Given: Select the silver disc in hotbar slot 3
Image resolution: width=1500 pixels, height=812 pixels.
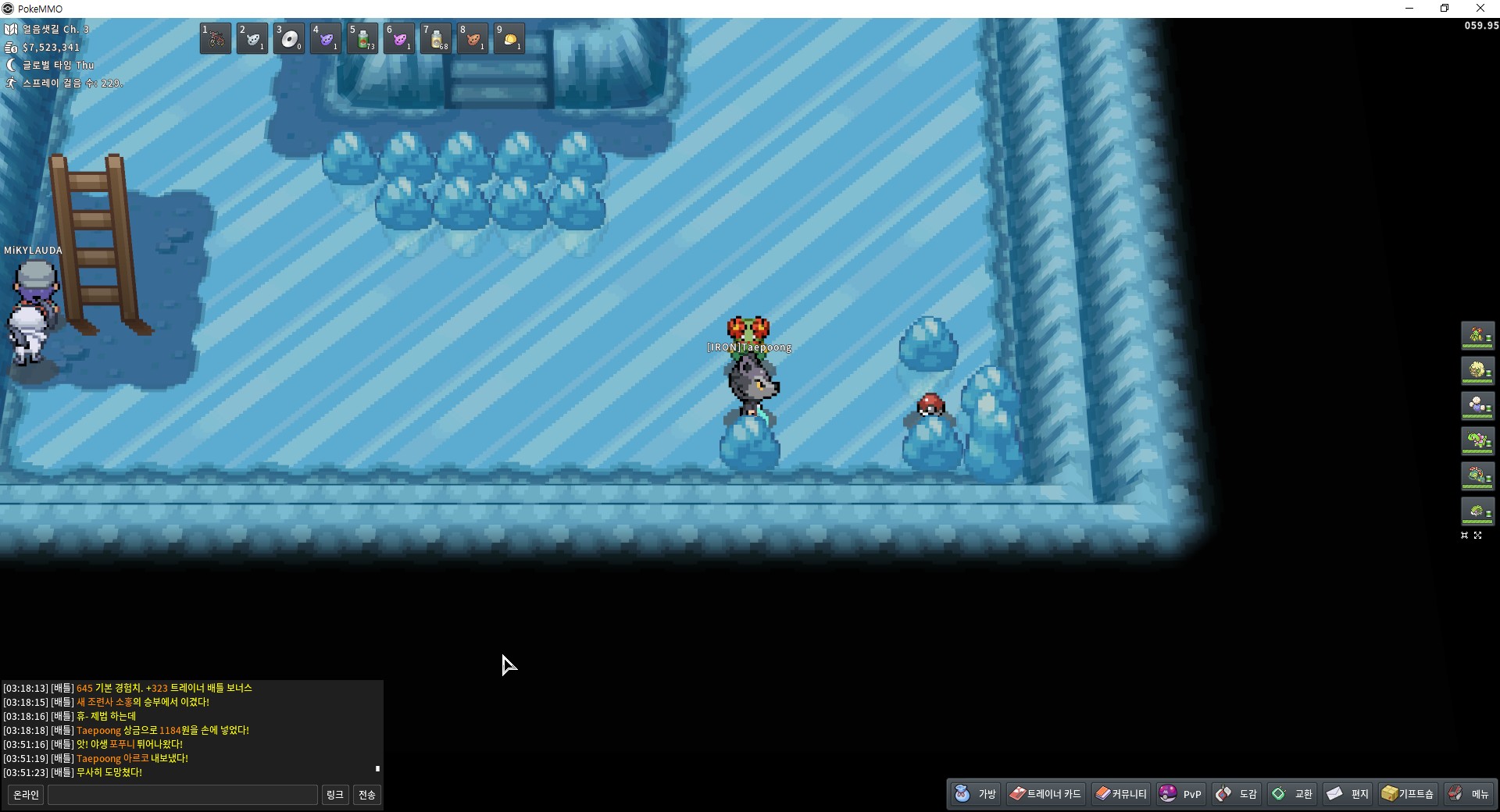Looking at the screenshot, I should [x=289, y=38].
